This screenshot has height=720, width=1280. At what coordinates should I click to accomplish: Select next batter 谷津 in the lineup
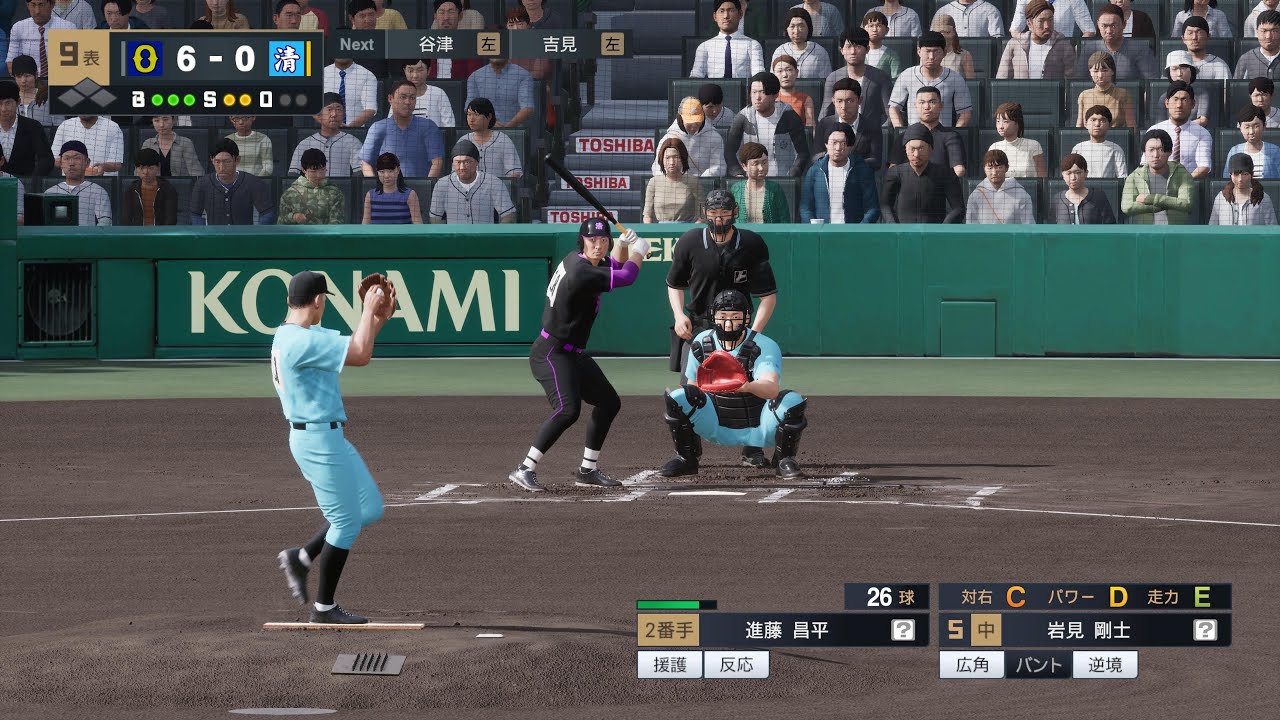coord(447,44)
